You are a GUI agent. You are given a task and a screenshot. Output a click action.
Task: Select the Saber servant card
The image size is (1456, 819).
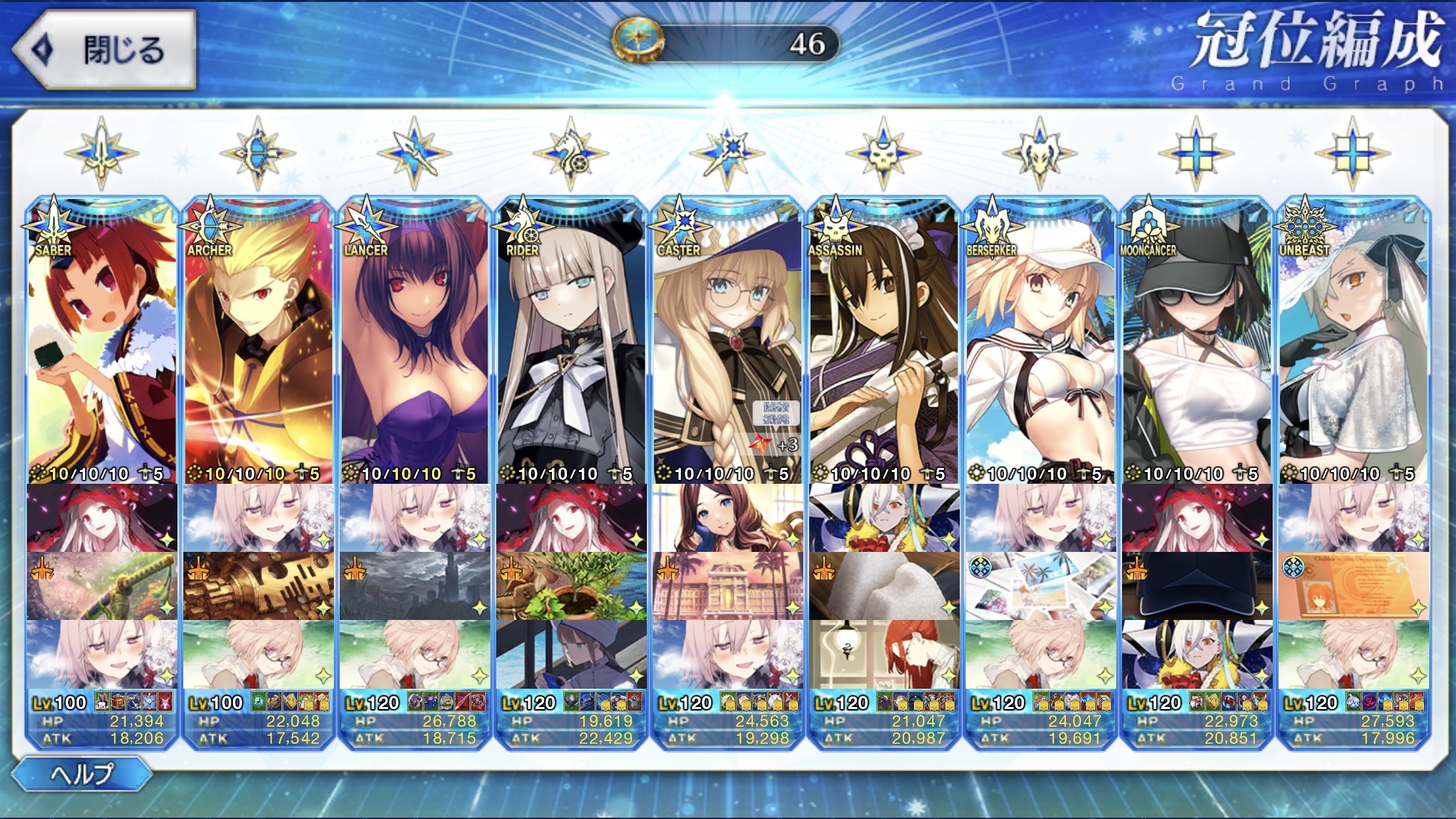[x=102, y=340]
